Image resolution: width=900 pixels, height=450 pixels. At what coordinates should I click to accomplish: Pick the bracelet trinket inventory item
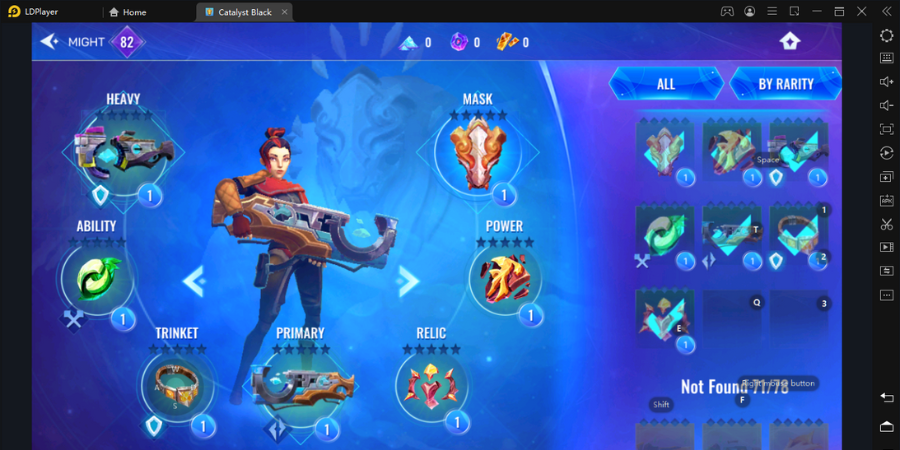click(x=797, y=236)
